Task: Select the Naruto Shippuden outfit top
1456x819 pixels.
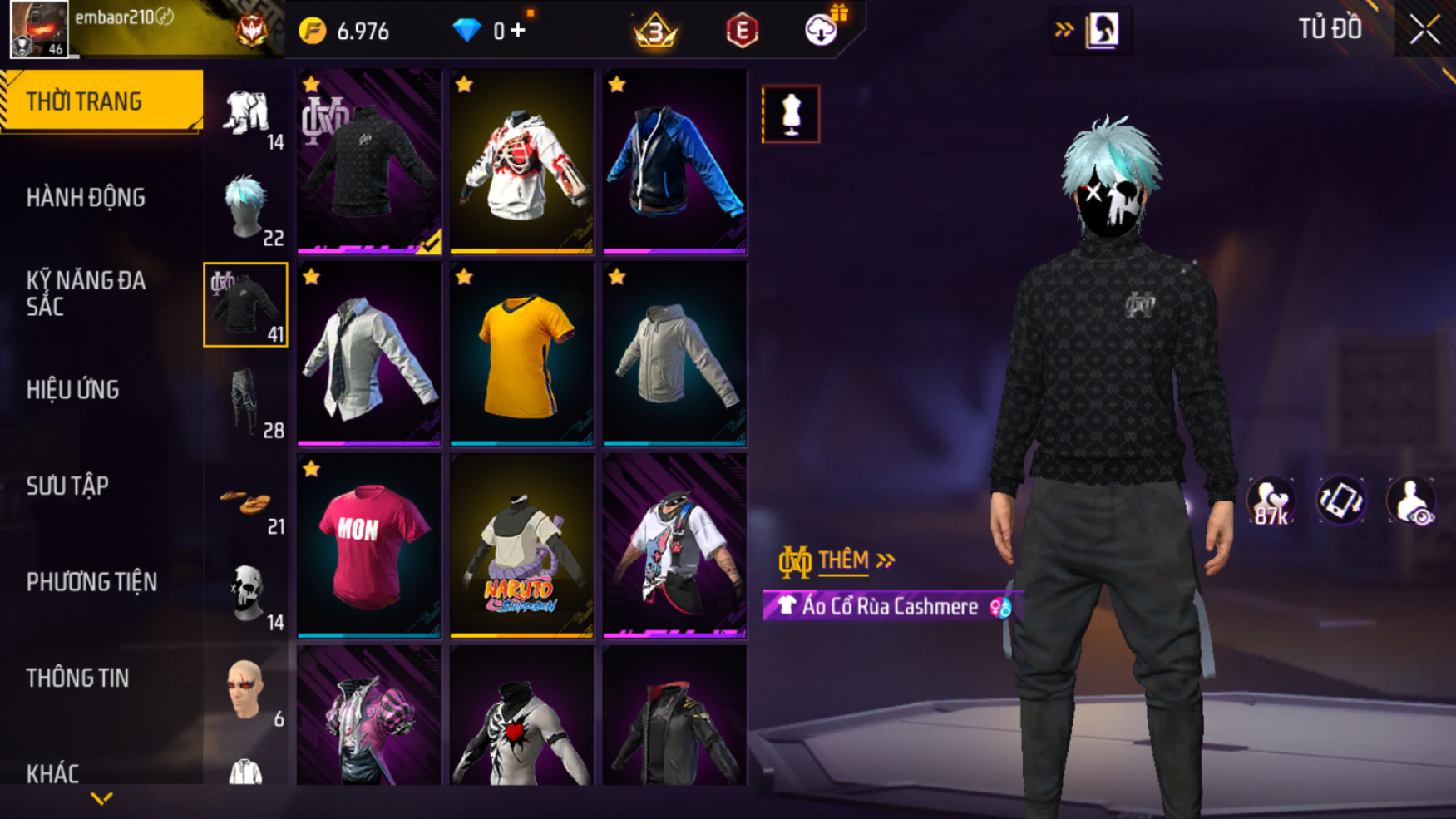Action: [521, 545]
